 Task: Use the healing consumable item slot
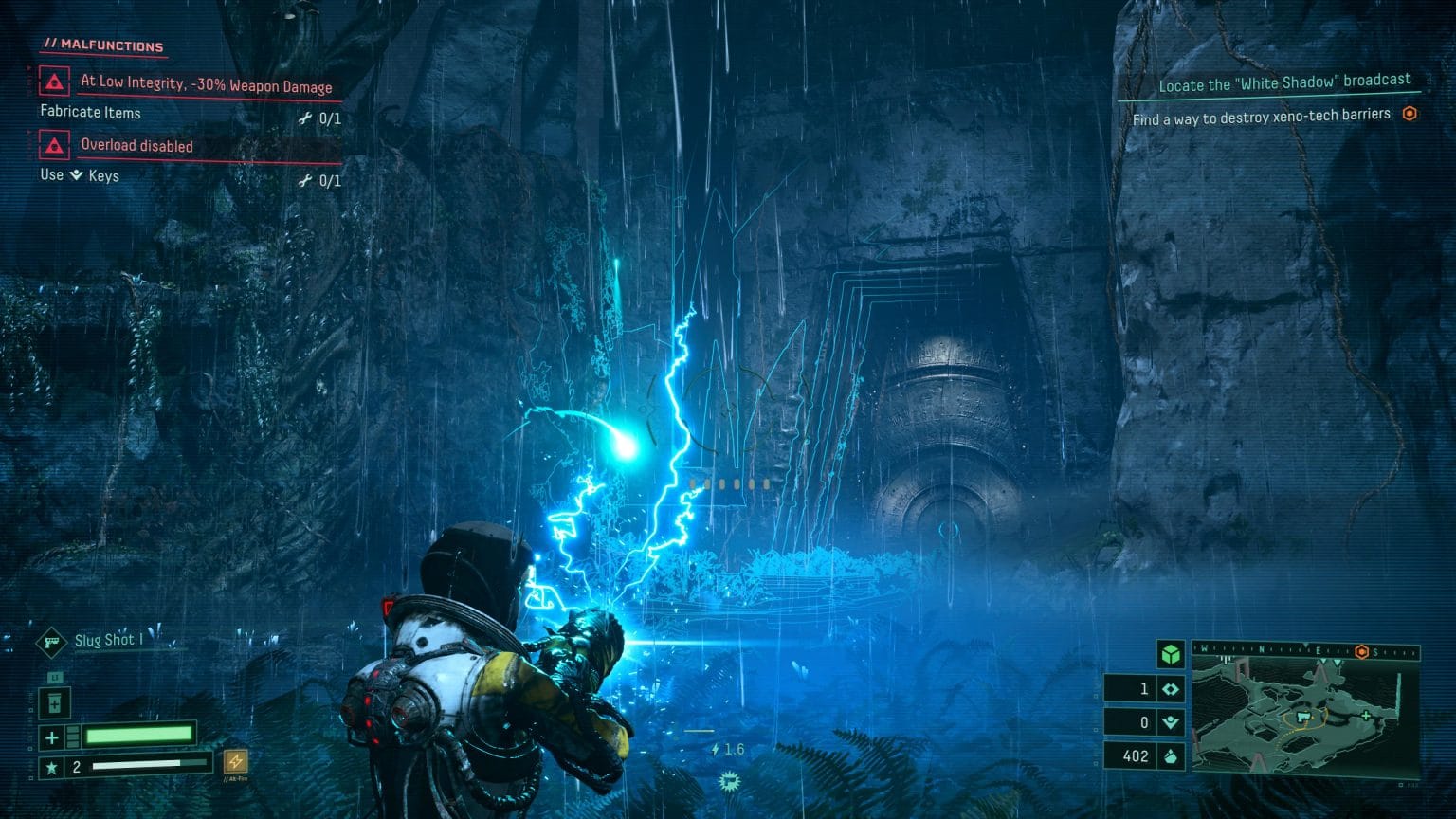[56, 703]
